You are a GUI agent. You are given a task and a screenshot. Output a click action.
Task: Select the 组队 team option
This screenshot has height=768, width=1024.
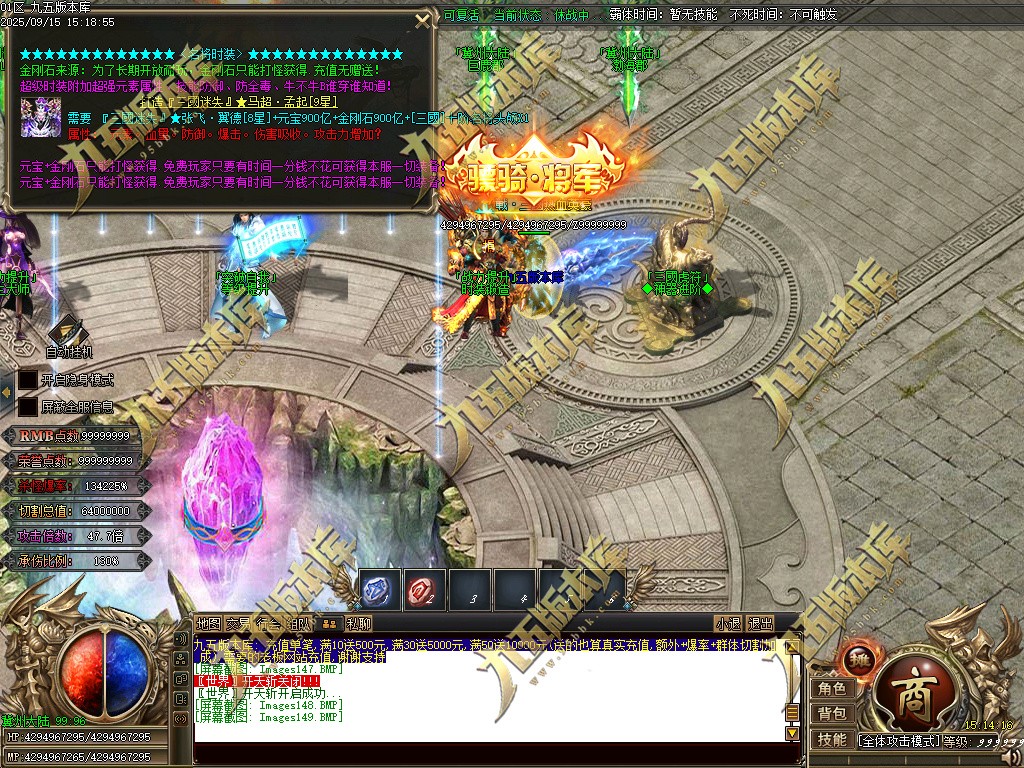[x=299, y=623]
